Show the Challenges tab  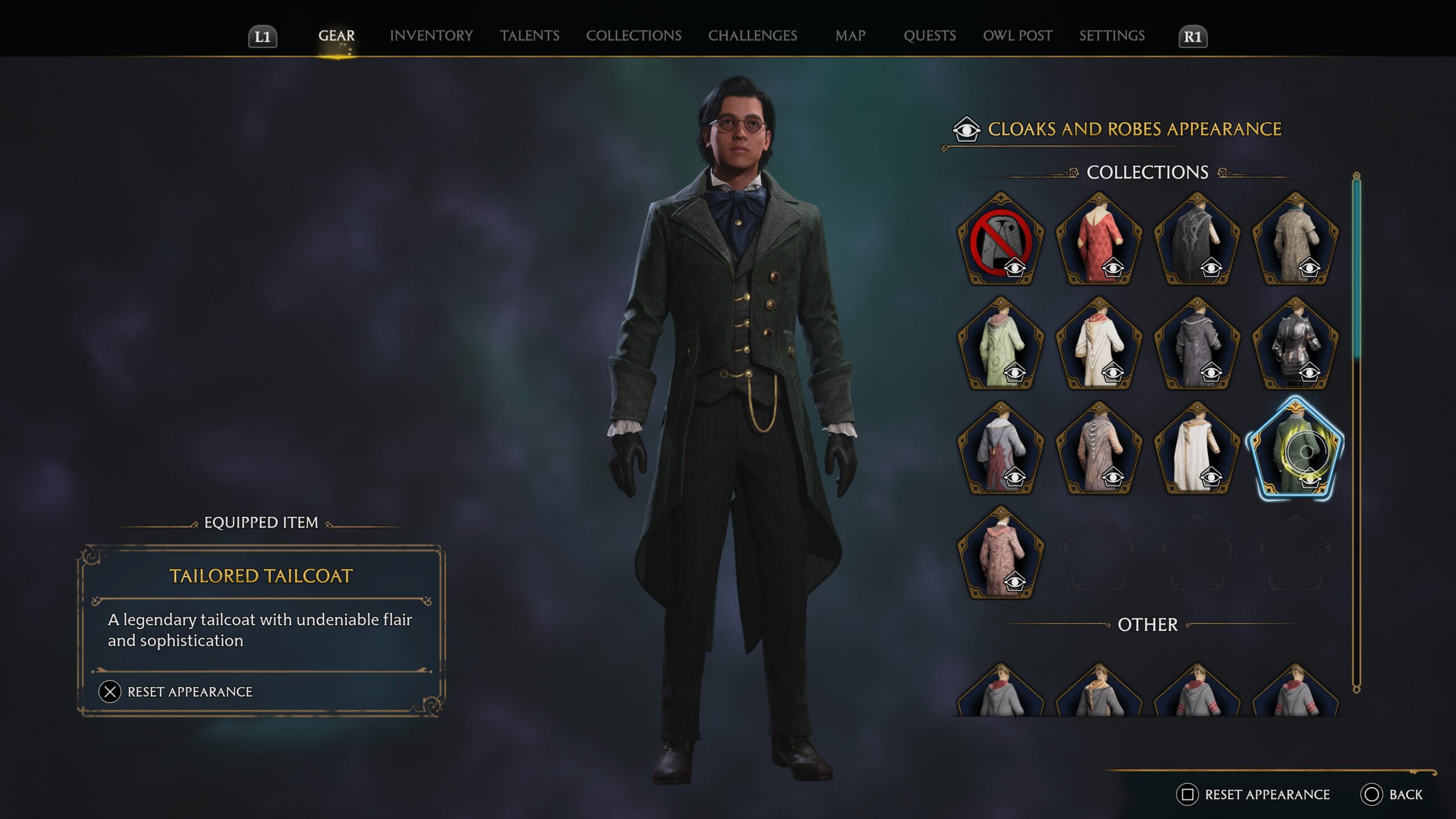tap(752, 36)
